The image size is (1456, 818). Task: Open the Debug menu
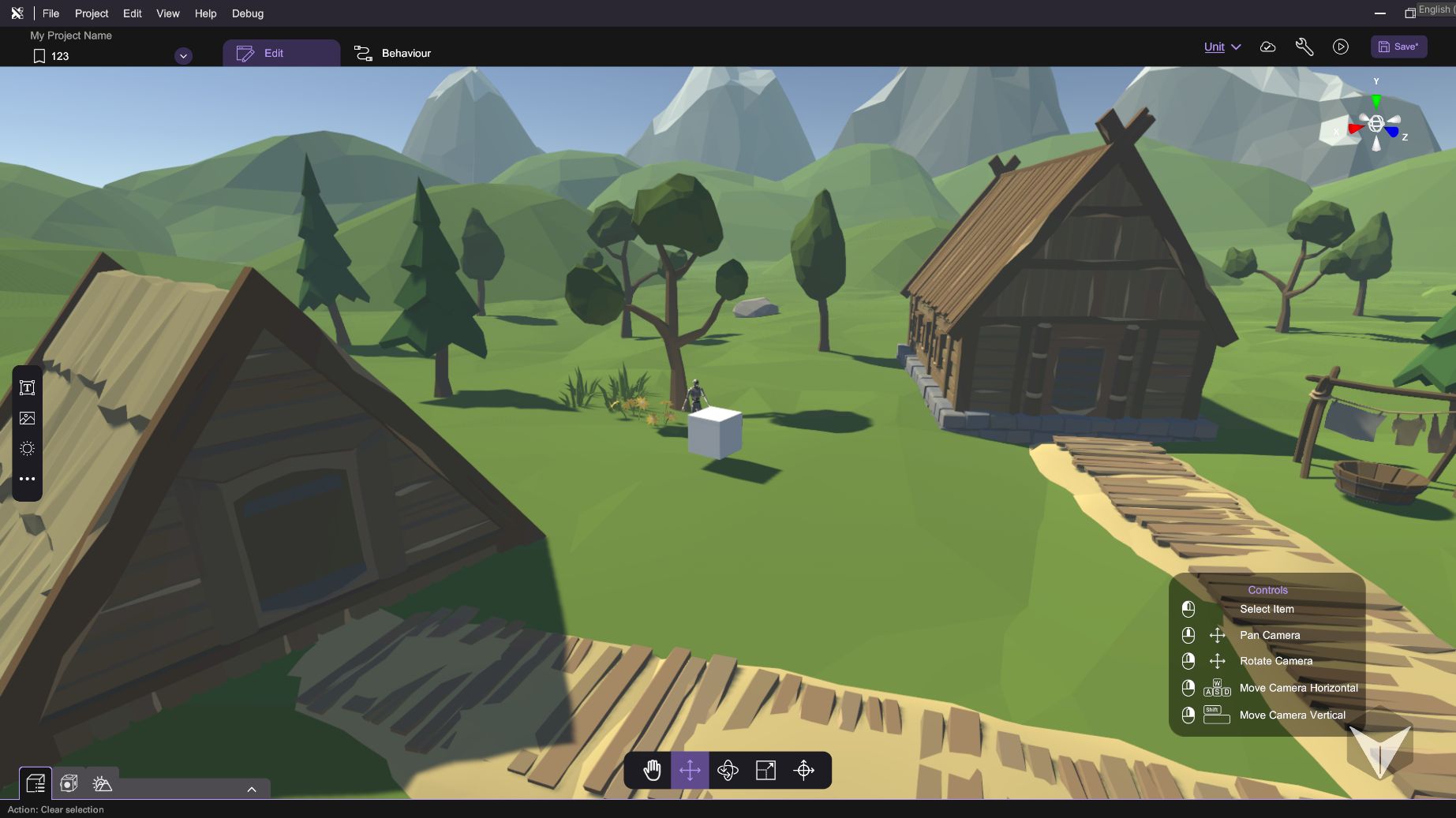(248, 13)
